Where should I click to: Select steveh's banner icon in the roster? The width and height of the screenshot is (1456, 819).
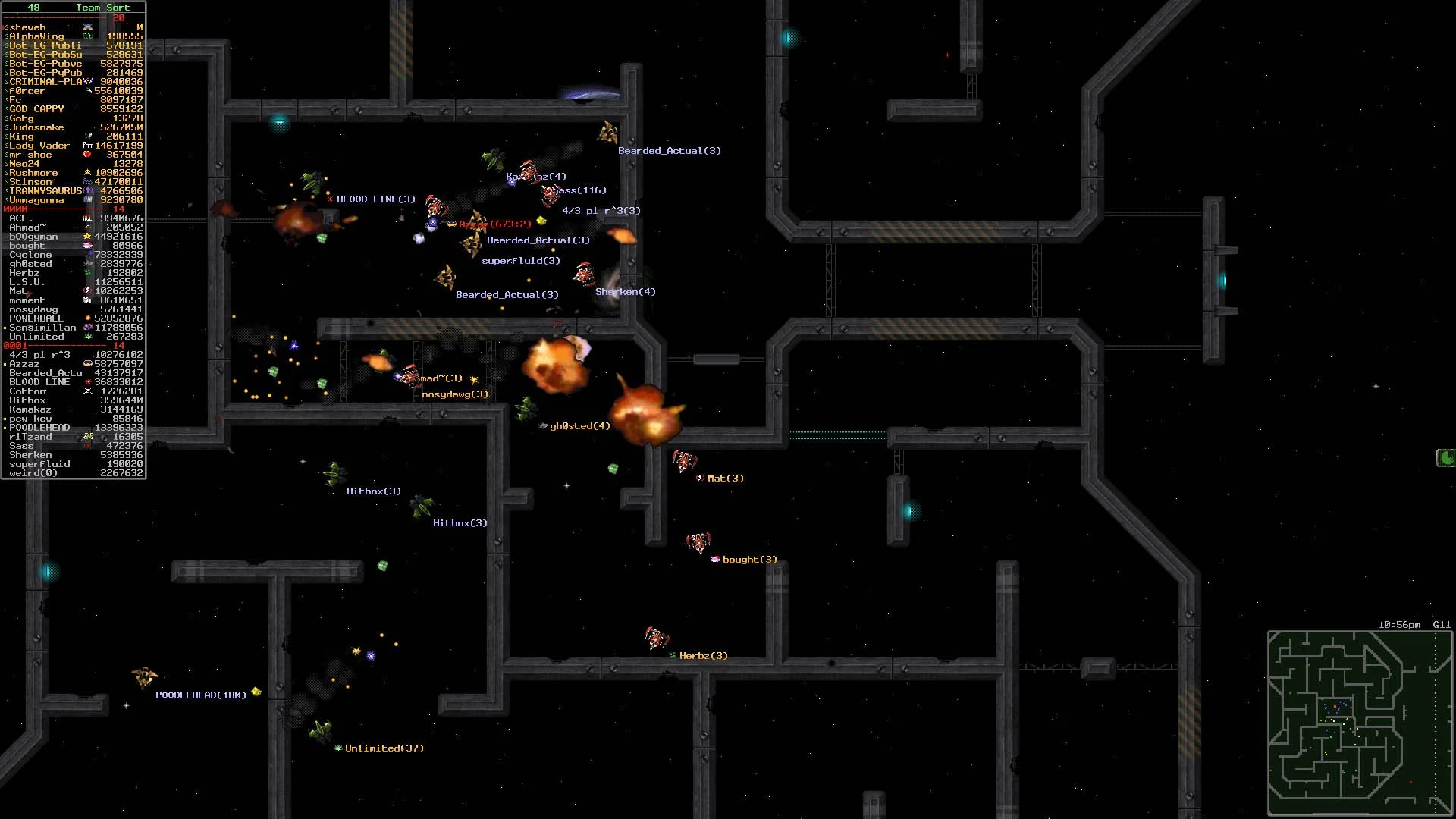[x=87, y=27]
